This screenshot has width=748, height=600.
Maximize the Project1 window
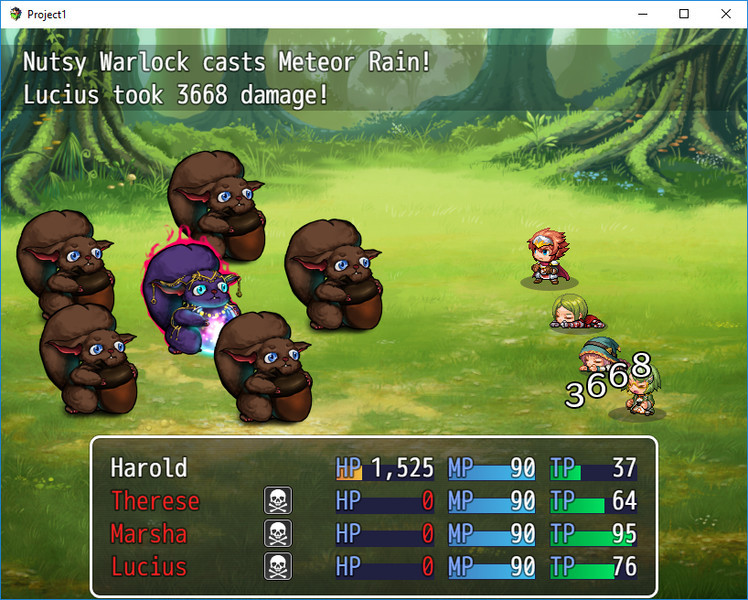point(684,14)
